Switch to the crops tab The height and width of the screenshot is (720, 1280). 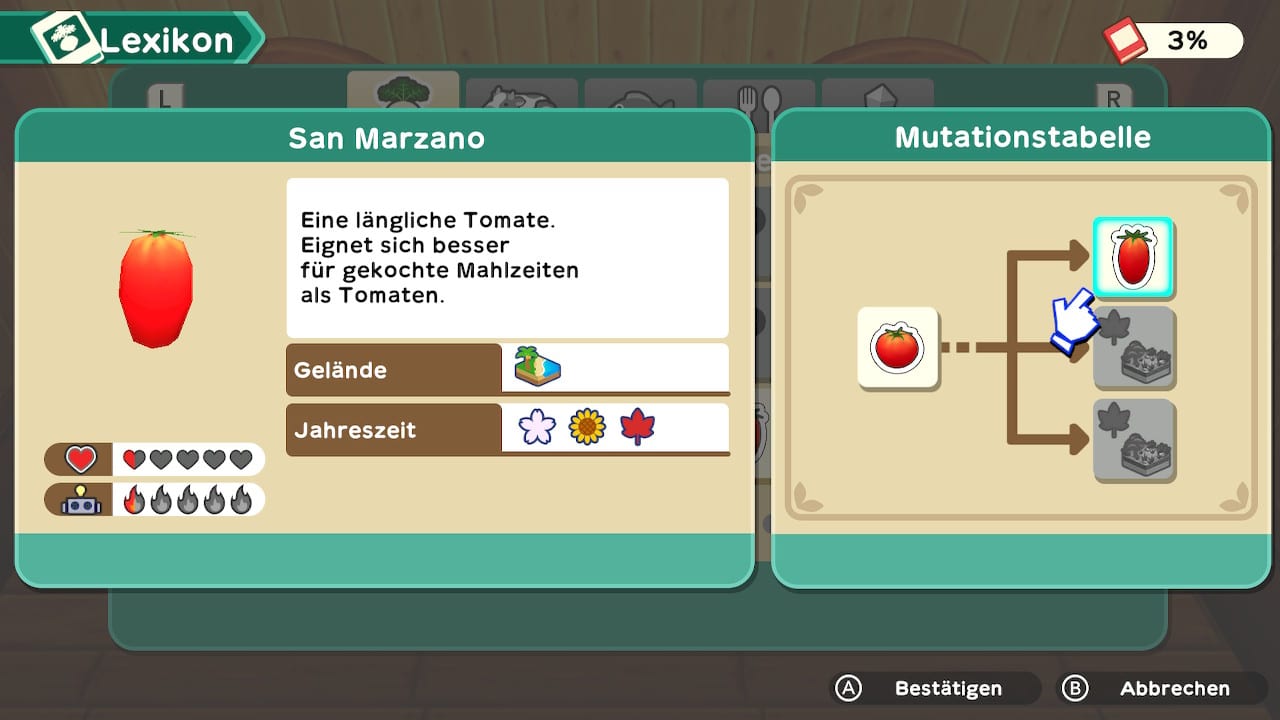403,92
